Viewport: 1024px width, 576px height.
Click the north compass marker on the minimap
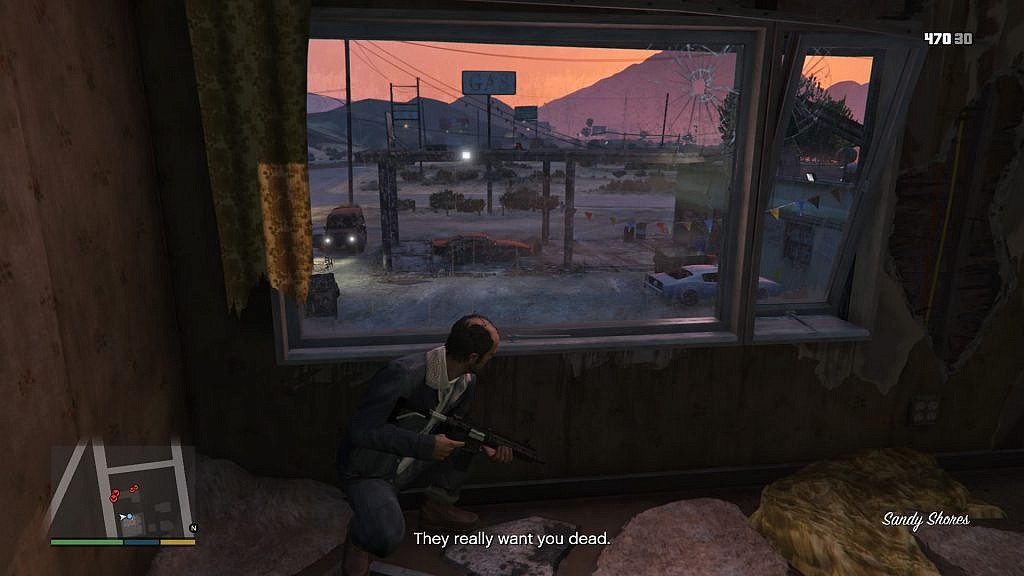pos(192,527)
